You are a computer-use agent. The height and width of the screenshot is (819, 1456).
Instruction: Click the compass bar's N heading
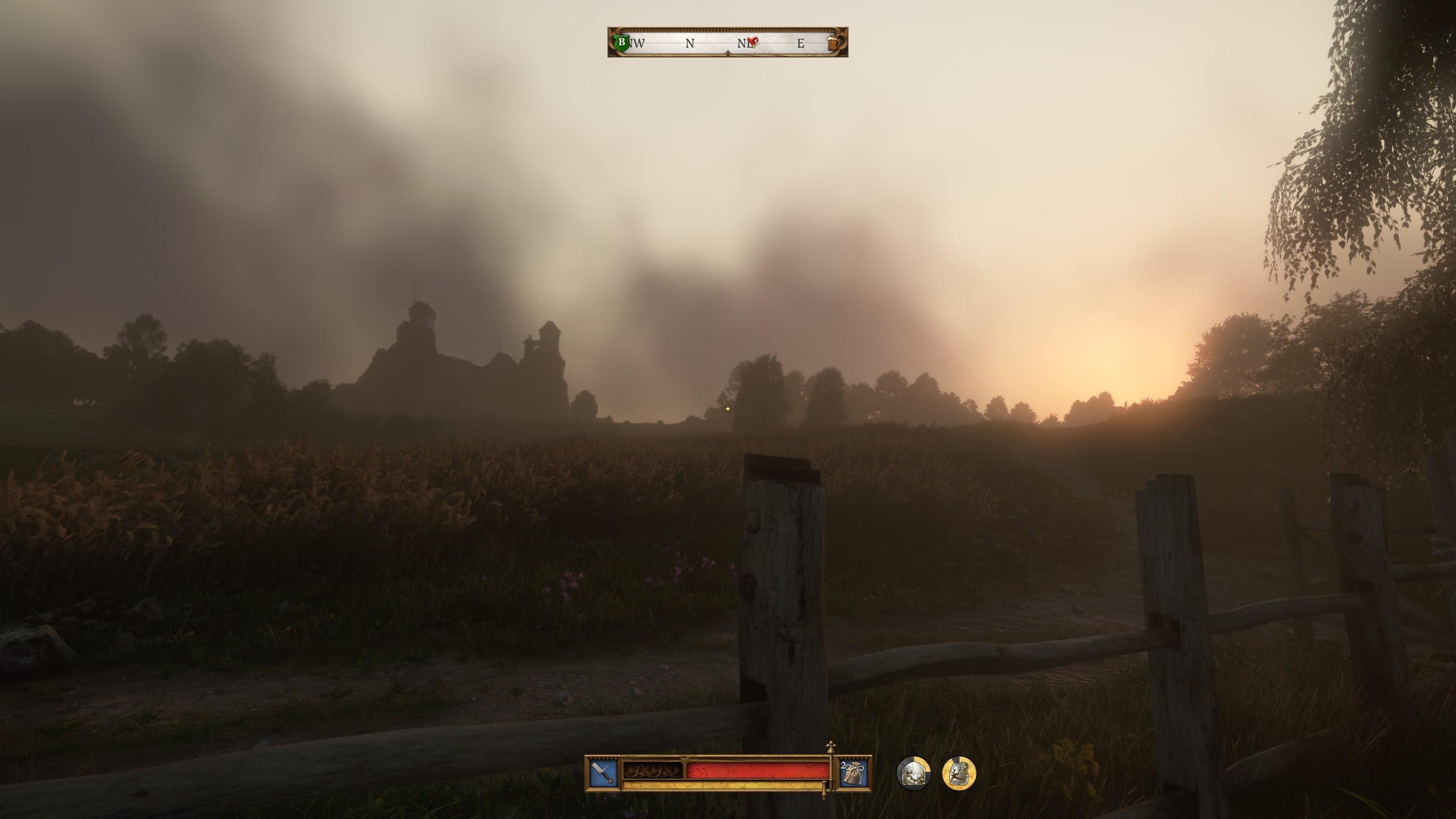(x=690, y=43)
